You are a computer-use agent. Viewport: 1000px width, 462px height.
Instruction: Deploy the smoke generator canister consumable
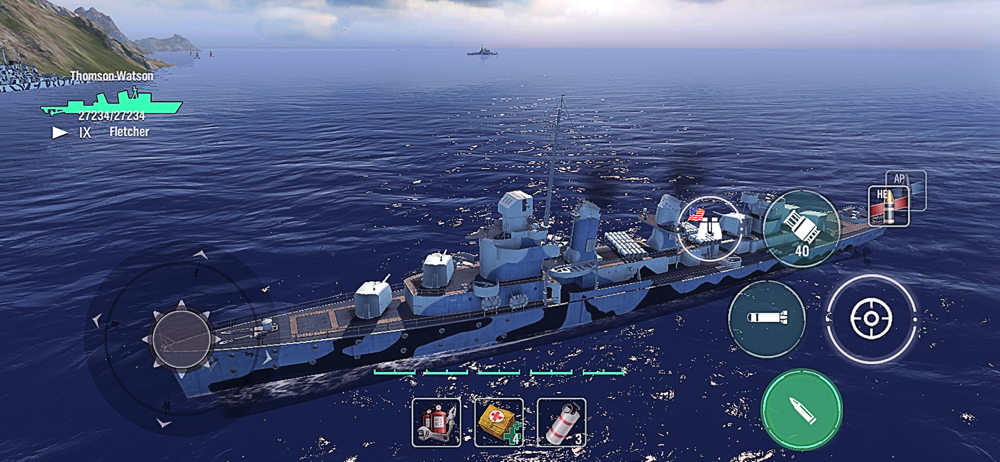click(x=561, y=422)
